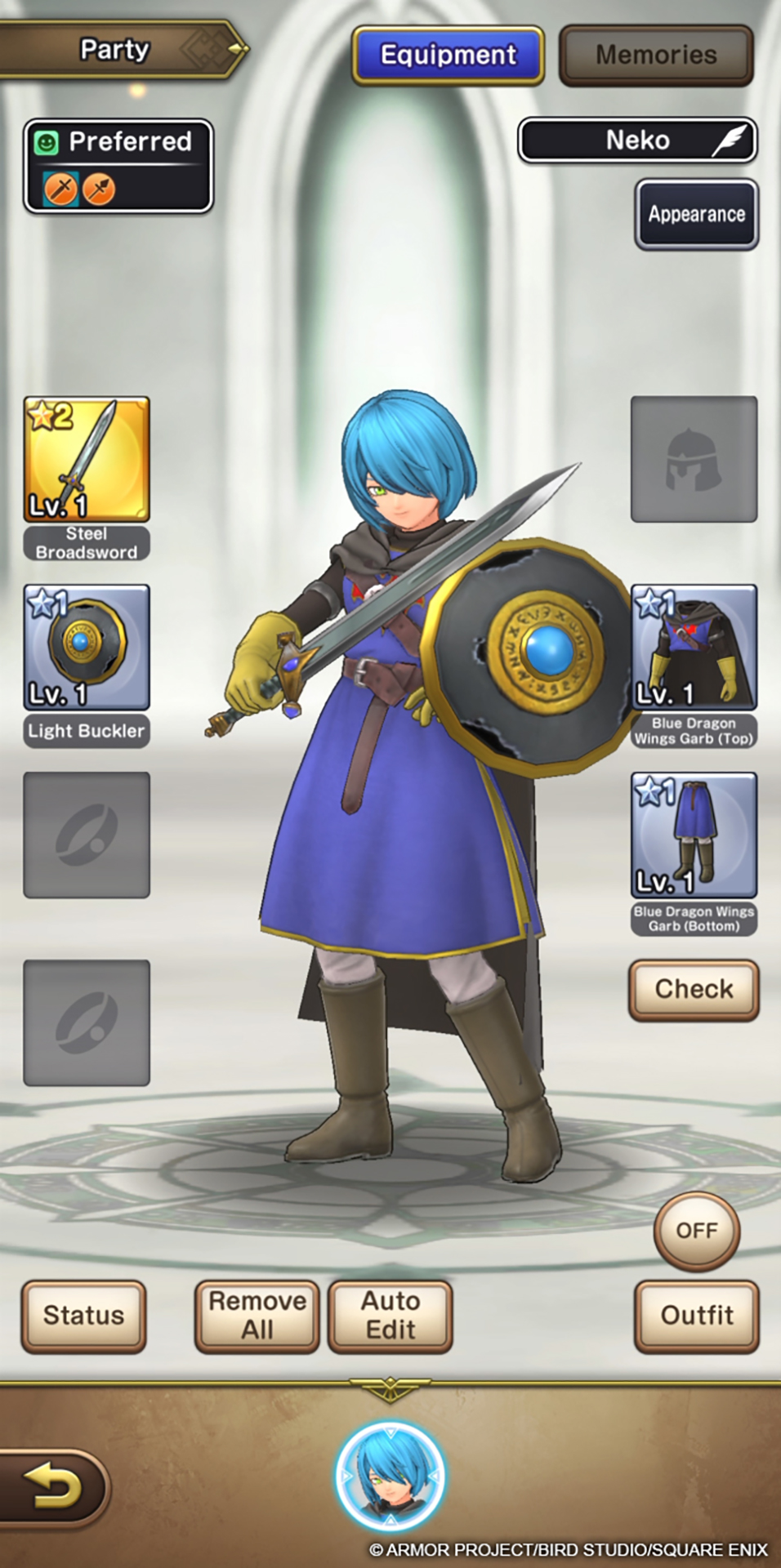Remove All equipped items
The width and height of the screenshot is (781, 1568).
point(257,1316)
